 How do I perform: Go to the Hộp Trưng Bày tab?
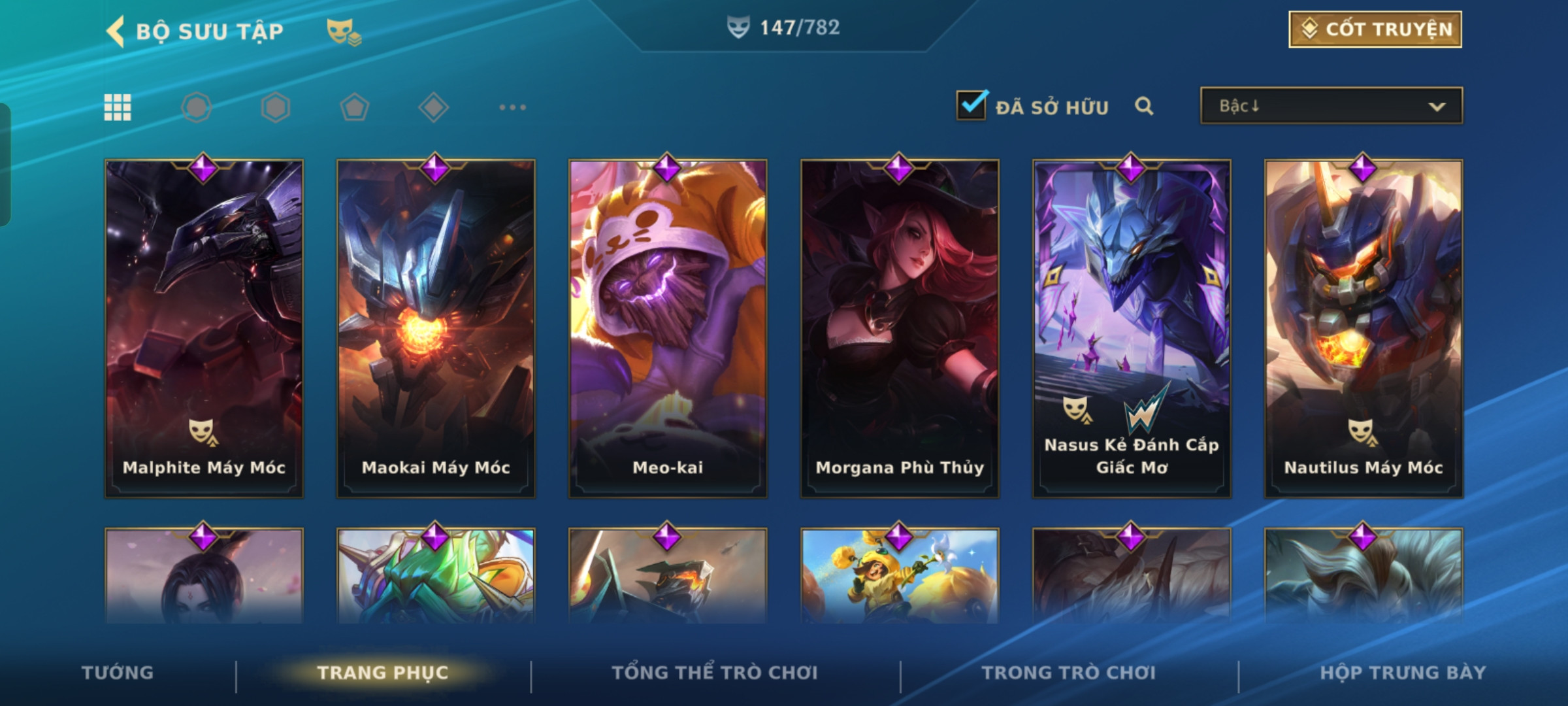[1403, 673]
